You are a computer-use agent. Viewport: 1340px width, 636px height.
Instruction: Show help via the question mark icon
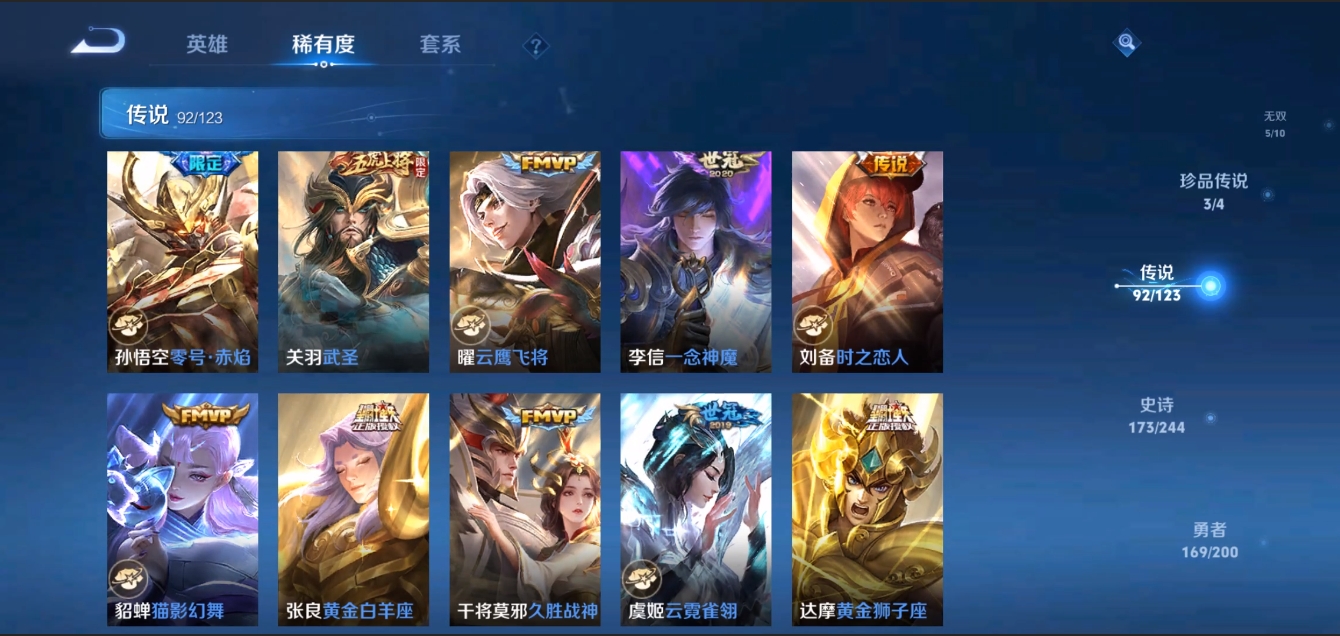point(536,46)
